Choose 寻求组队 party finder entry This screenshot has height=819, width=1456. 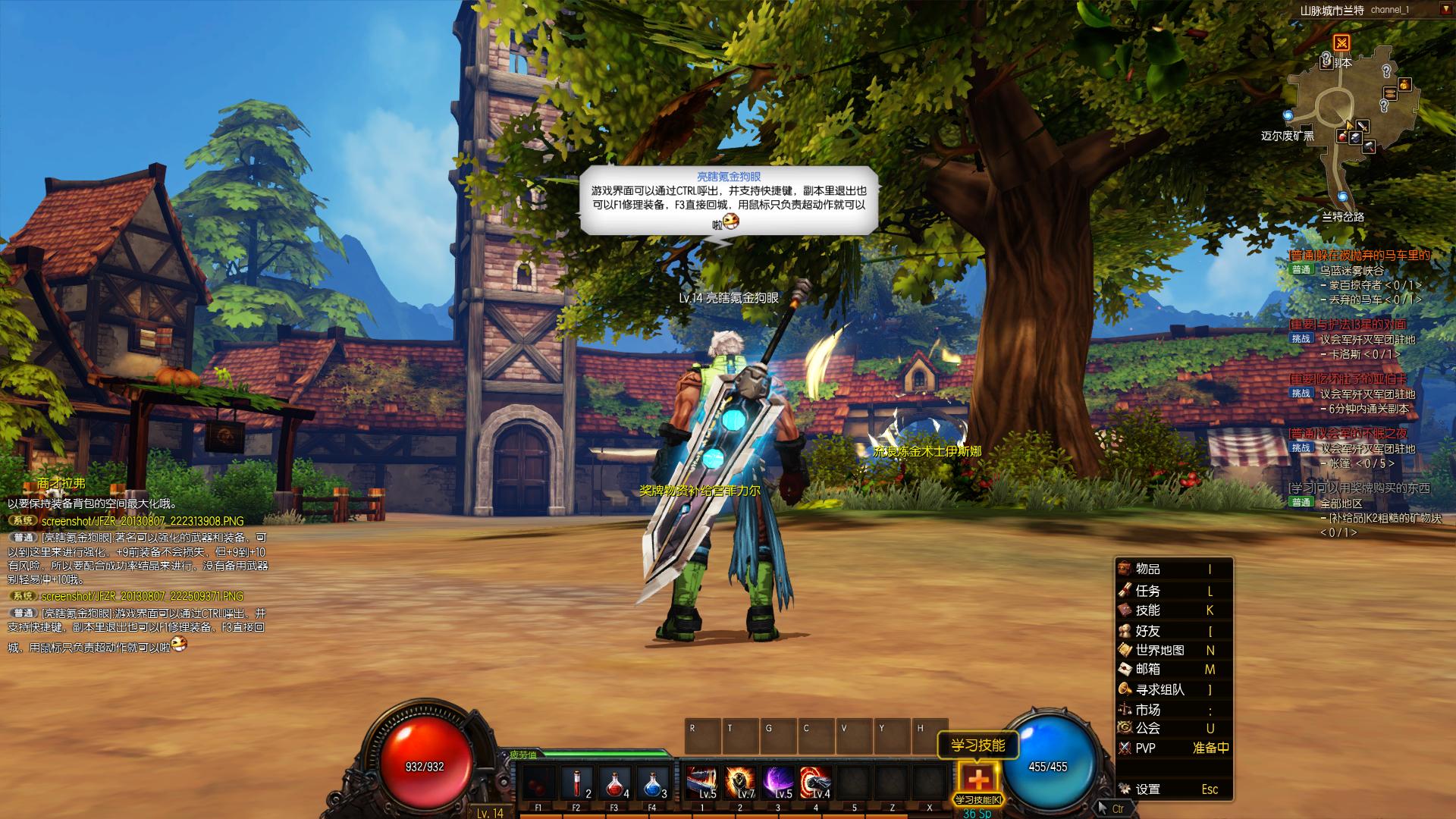[1159, 690]
